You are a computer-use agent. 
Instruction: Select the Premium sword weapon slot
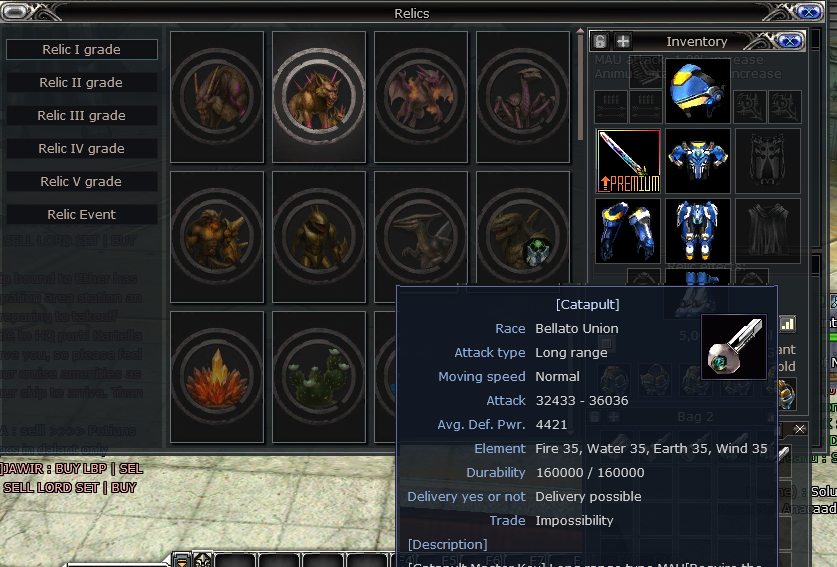pyautogui.click(x=629, y=161)
